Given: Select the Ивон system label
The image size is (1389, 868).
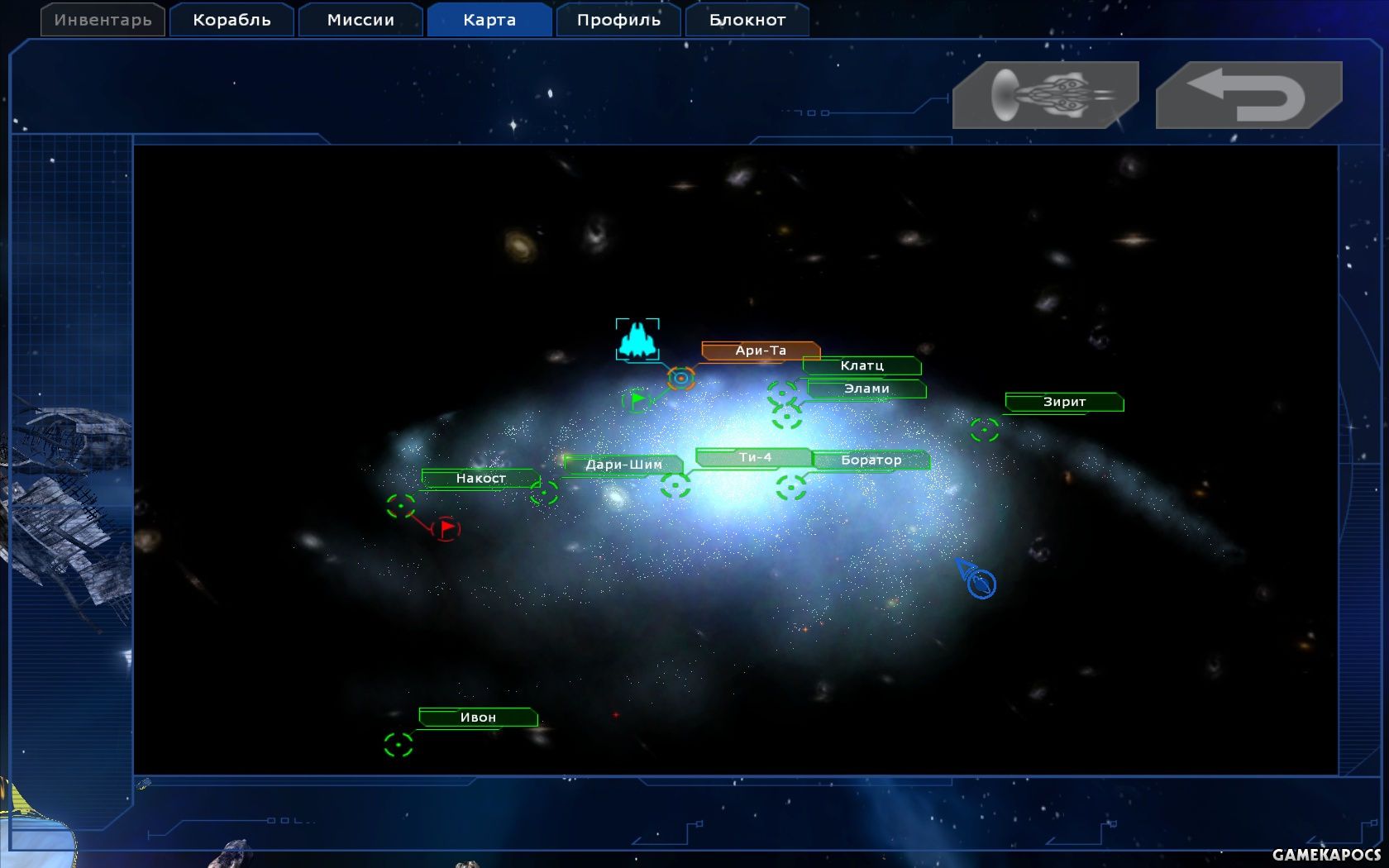Looking at the screenshot, I should click(478, 717).
